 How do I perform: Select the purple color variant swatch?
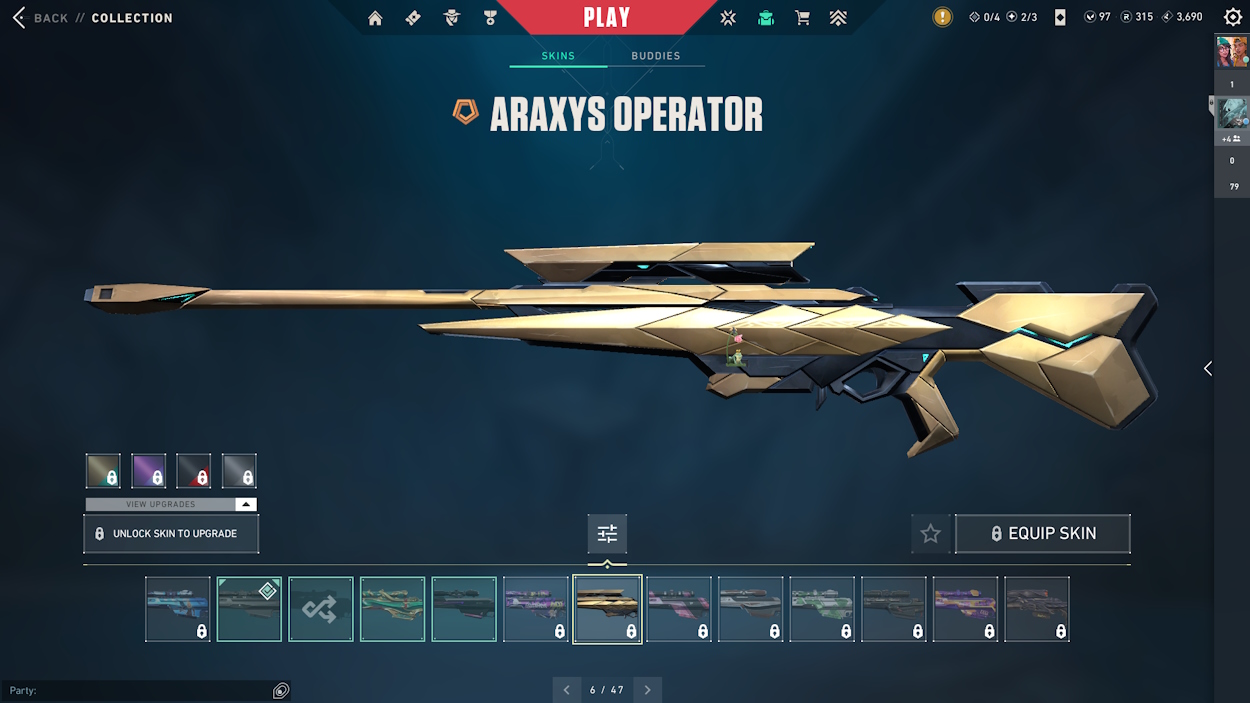pyautogui.click(x=149, y=471)
